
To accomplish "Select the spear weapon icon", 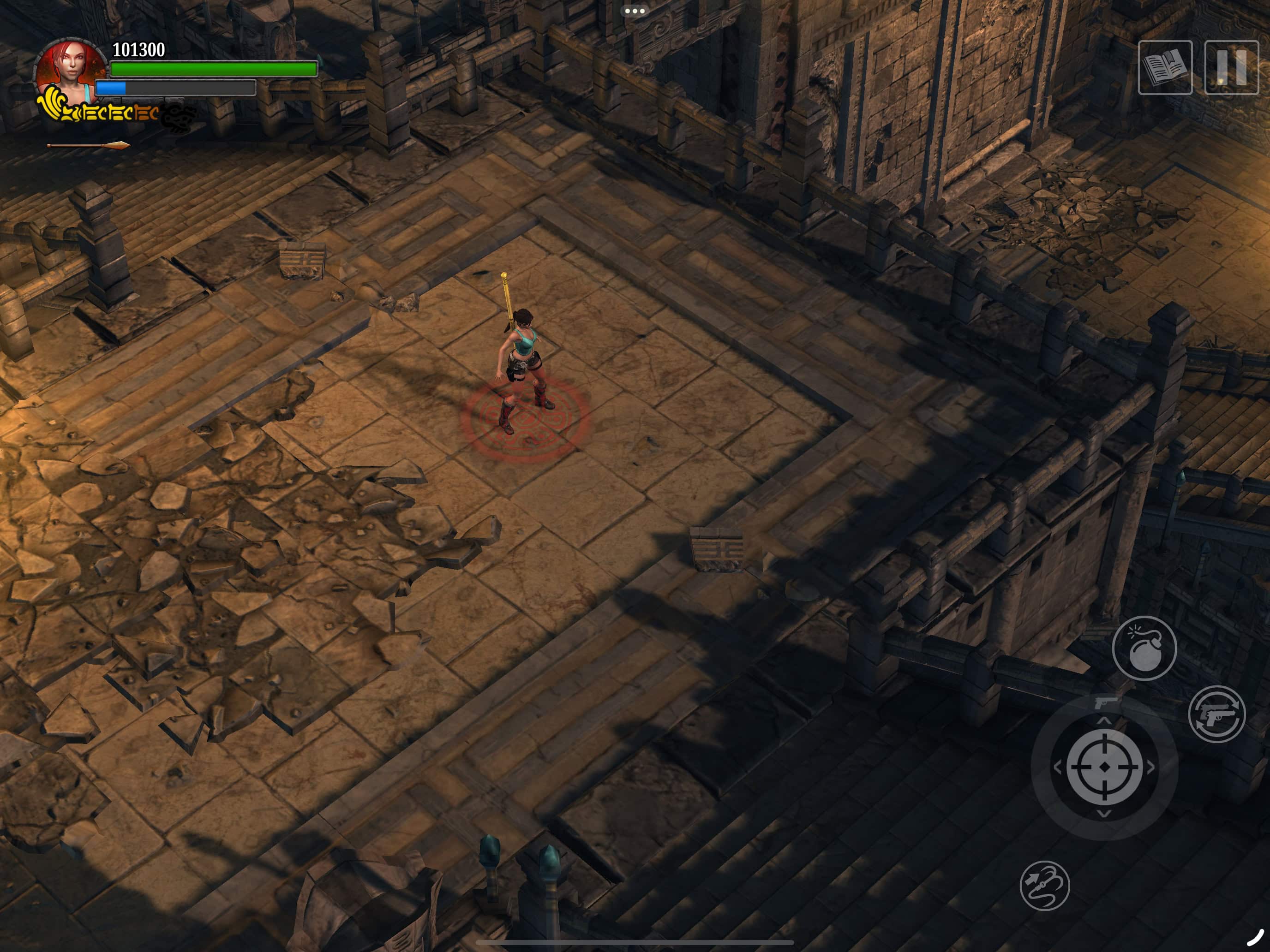I will click(x=89, y=146).
